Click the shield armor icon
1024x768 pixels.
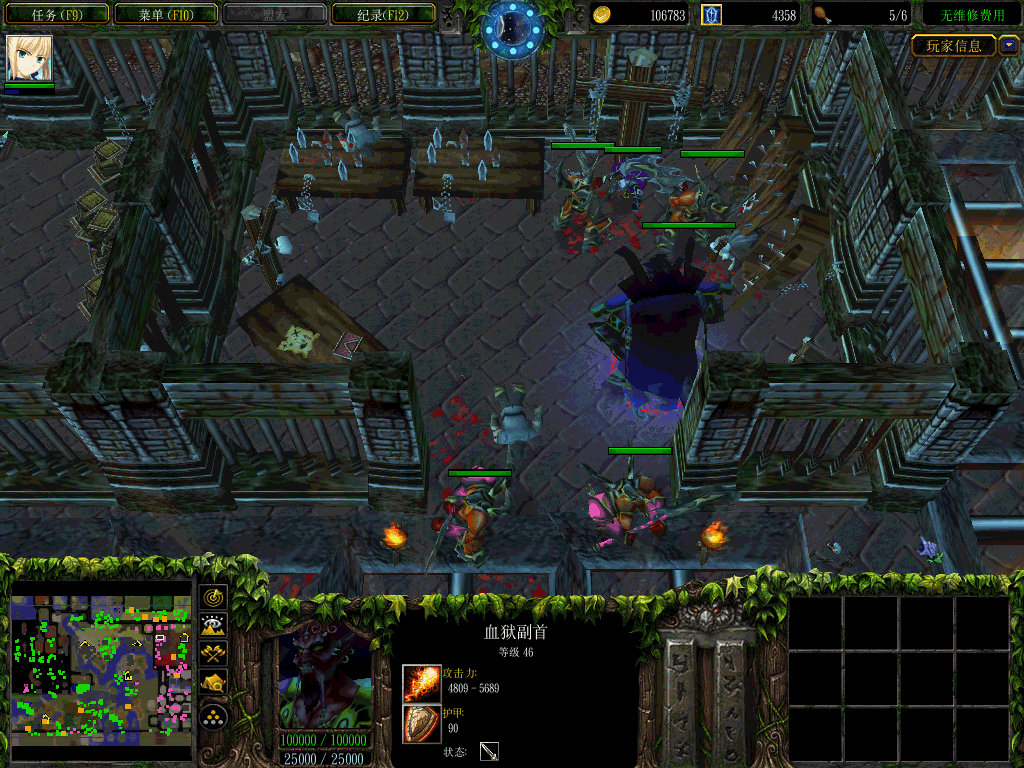pyautogui.click(x=421, y=723)
